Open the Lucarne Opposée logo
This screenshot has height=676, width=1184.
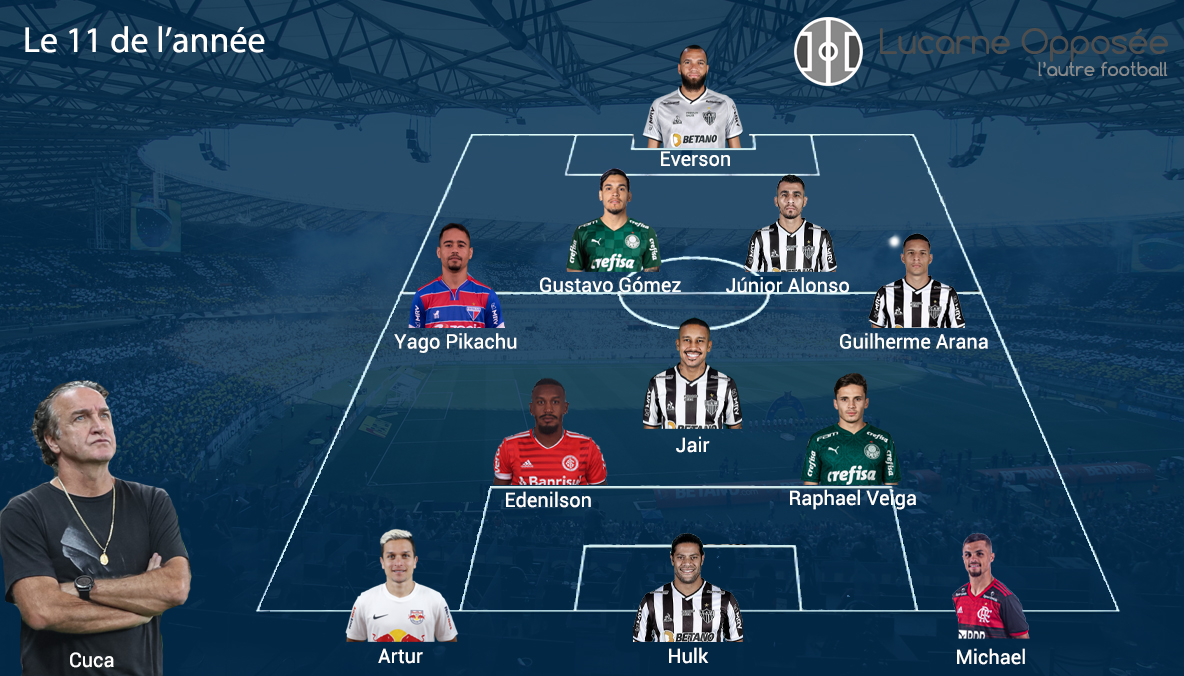pos(828,51)
